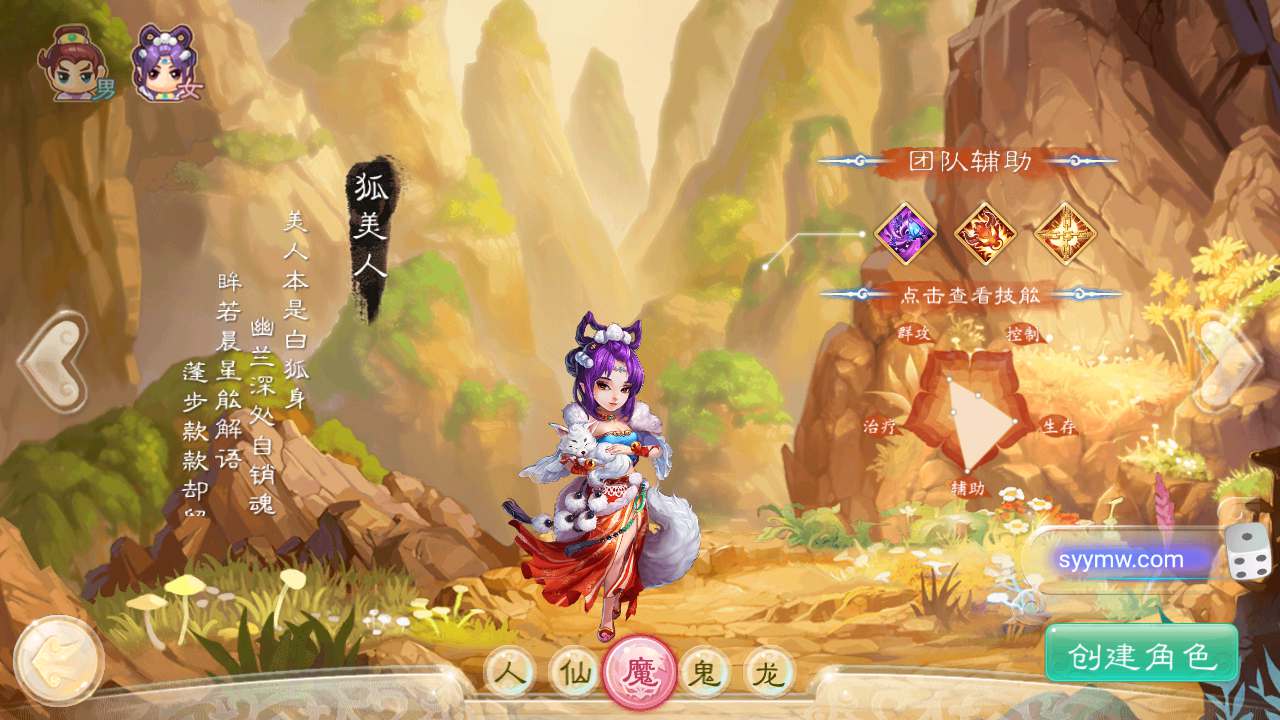Go back using the round return button
Viewport: 1280px width, 720px height.
[59, 661]
